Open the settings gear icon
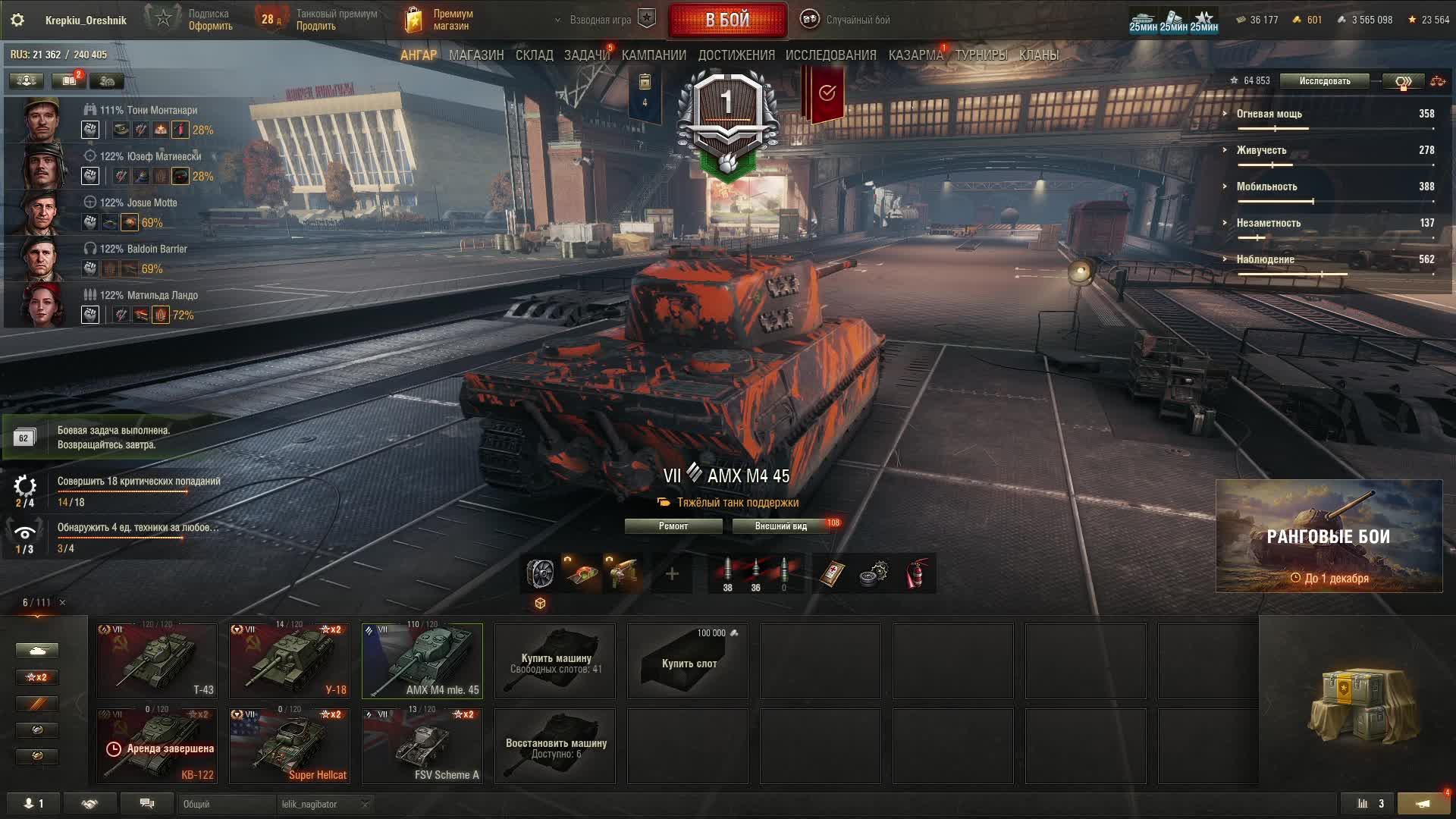The height and width of the screenshot is (819, 1456). coord(17,20)
